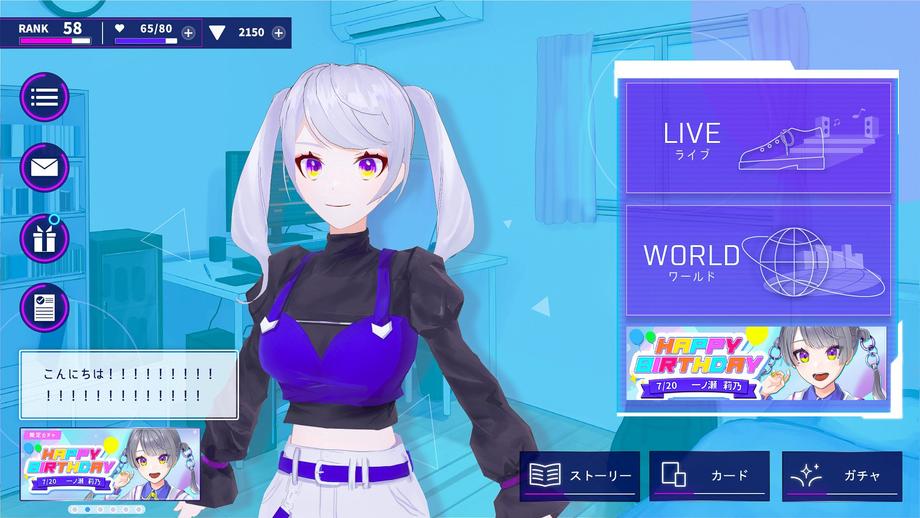Open the checklist missions icon
Viewport: 920px width, 518px height.
click(x=44, y=307)
